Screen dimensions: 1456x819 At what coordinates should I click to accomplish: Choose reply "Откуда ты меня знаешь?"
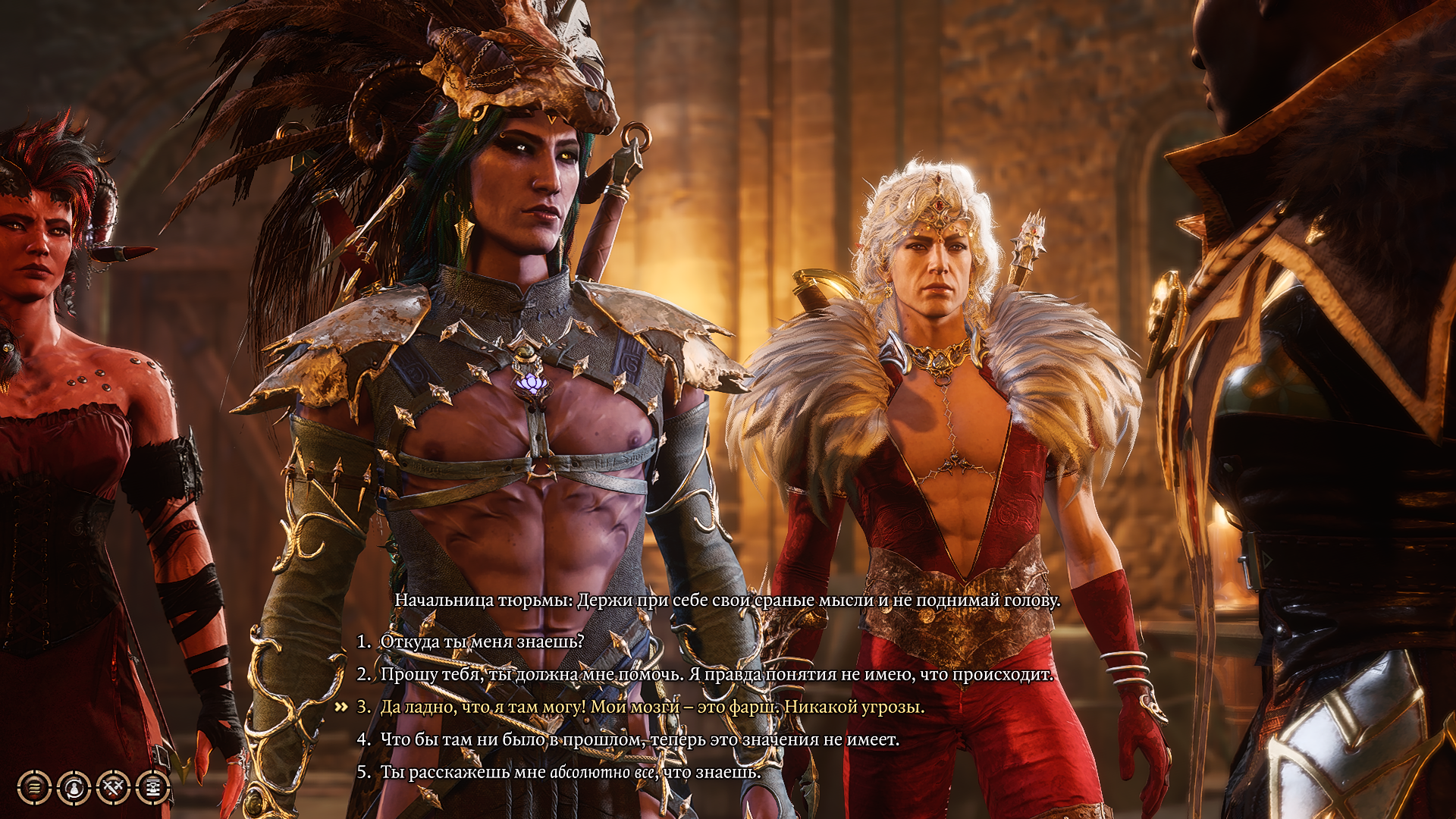(482, 642)
